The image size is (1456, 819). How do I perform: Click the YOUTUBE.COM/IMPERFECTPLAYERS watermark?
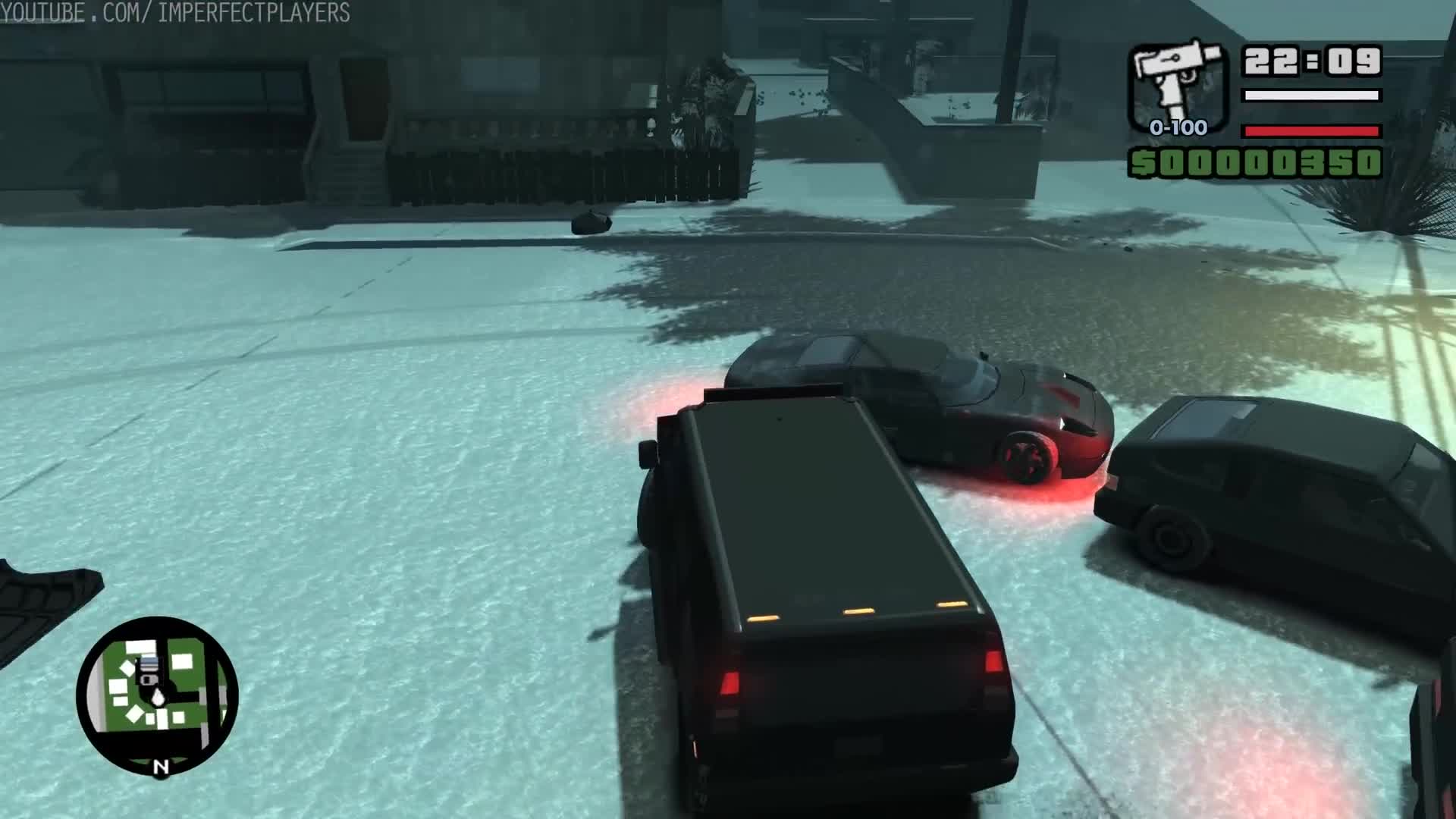click(174, 13)
